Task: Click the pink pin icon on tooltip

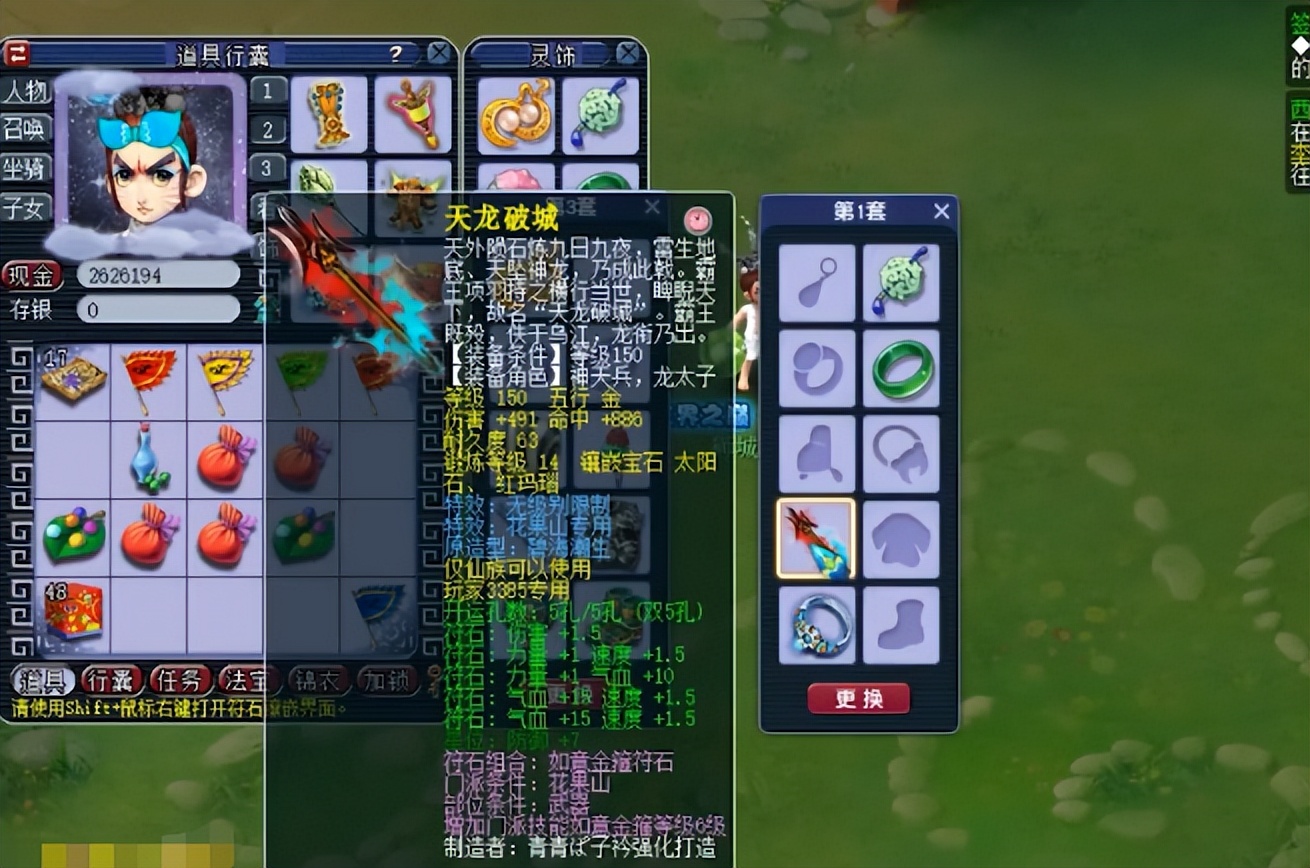Action: coord(697,219)
